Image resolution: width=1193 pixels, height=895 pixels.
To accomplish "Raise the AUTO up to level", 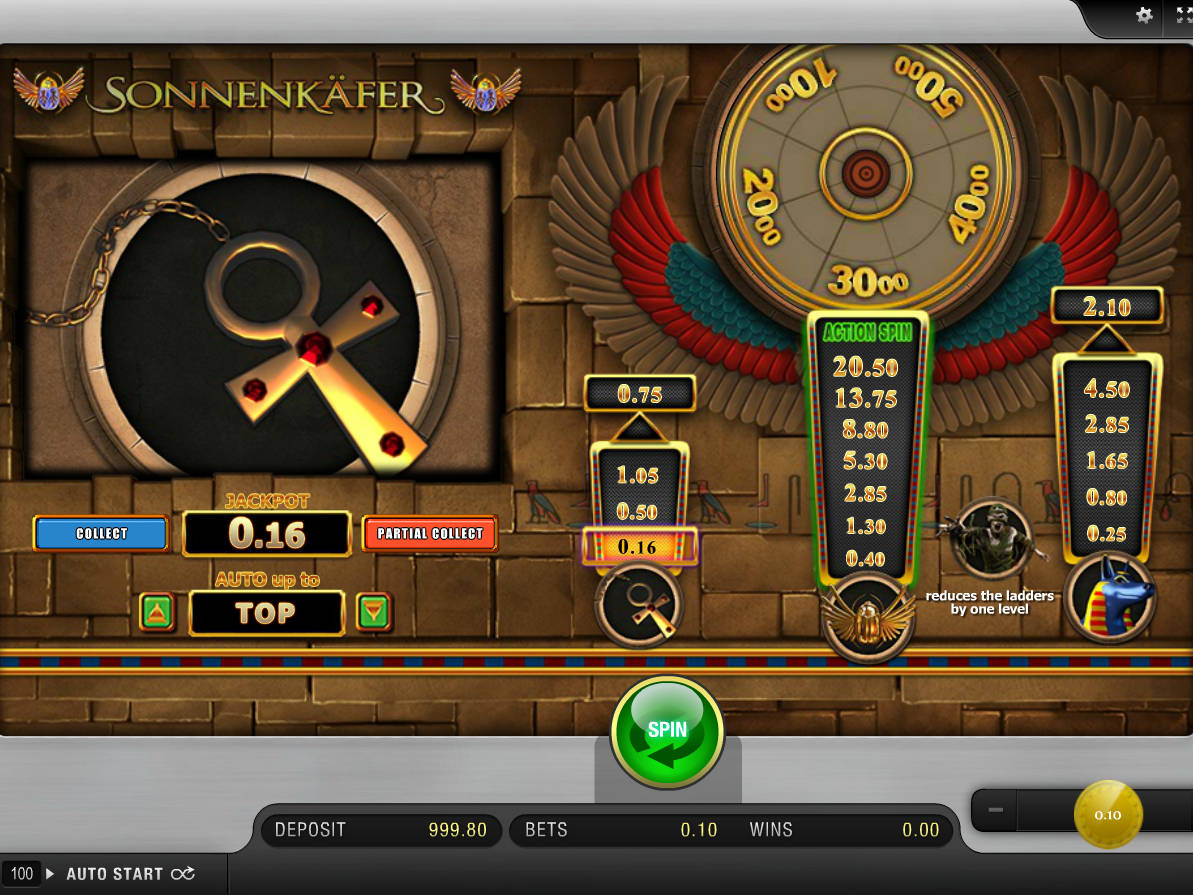I will (x=158, y=612).
